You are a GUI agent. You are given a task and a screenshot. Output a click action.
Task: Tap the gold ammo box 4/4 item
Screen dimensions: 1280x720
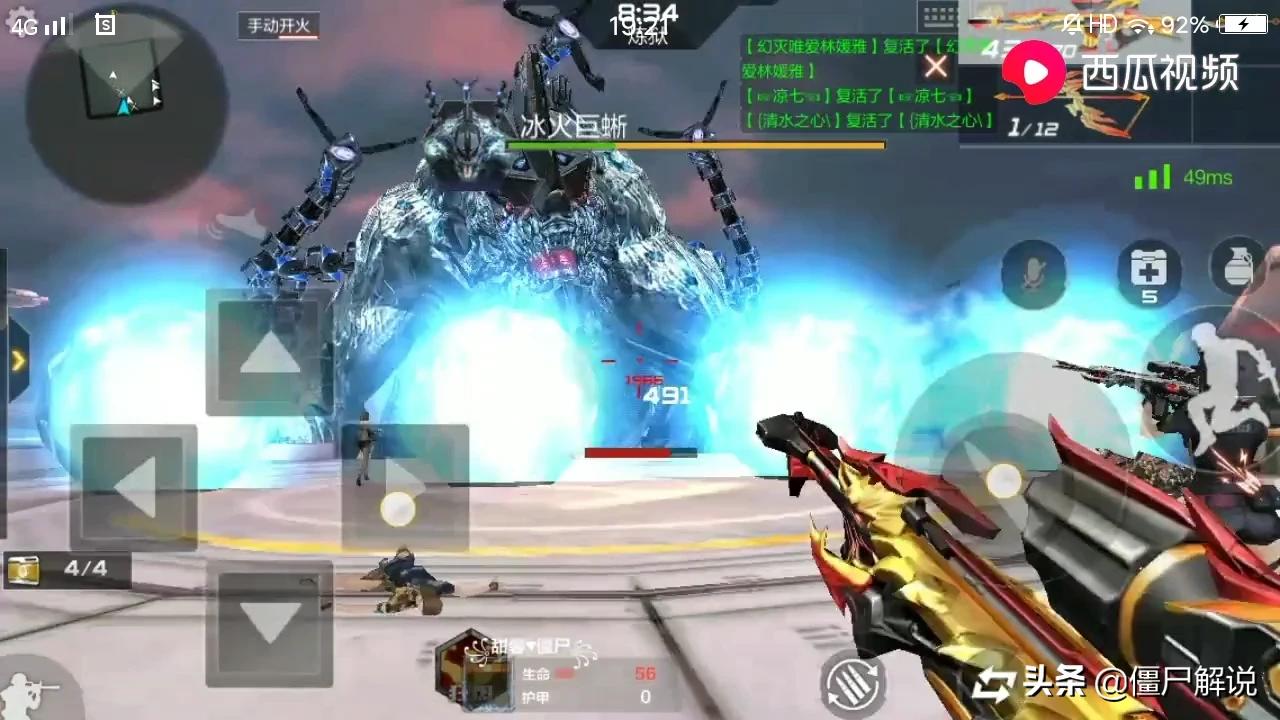pyautogui.click(x=66, y=570)
